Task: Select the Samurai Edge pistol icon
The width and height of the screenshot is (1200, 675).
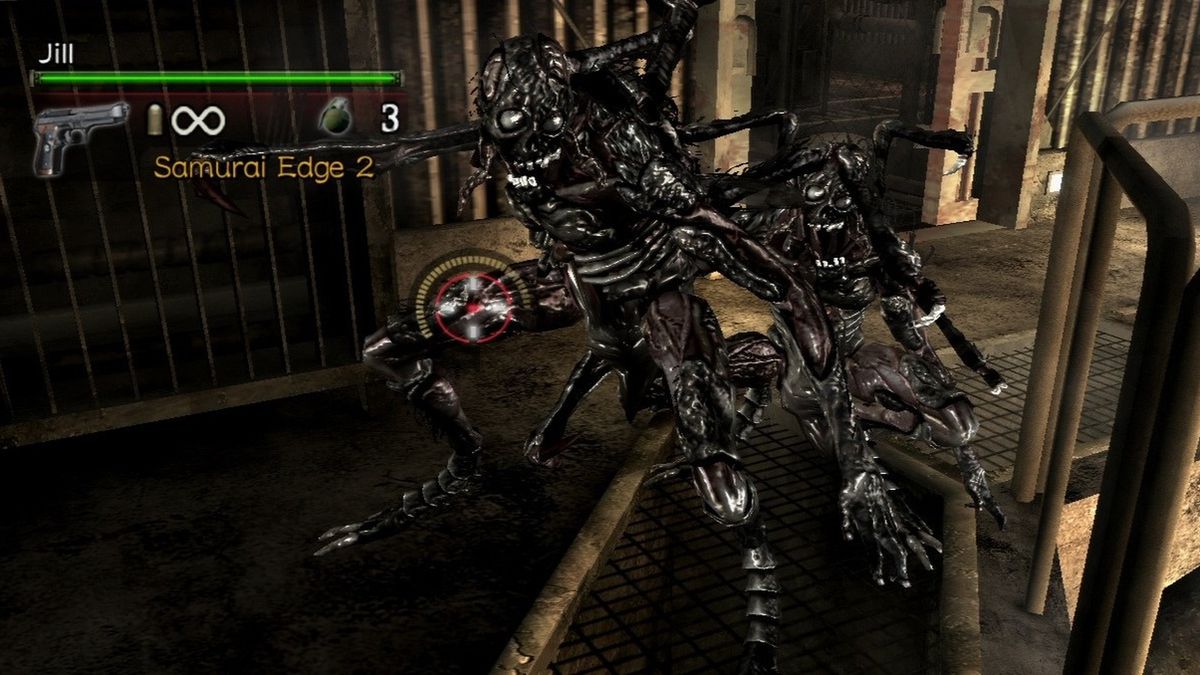Action: point(78,133)
